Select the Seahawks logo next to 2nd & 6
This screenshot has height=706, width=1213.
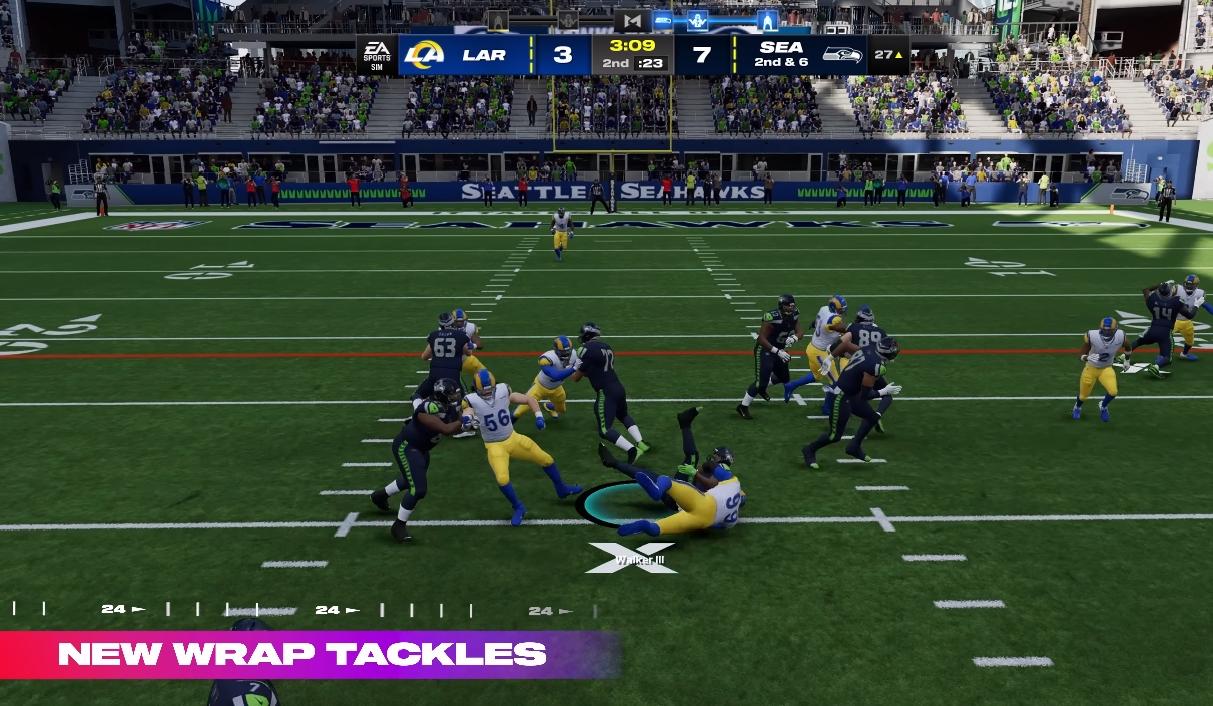tap(842, 55)
